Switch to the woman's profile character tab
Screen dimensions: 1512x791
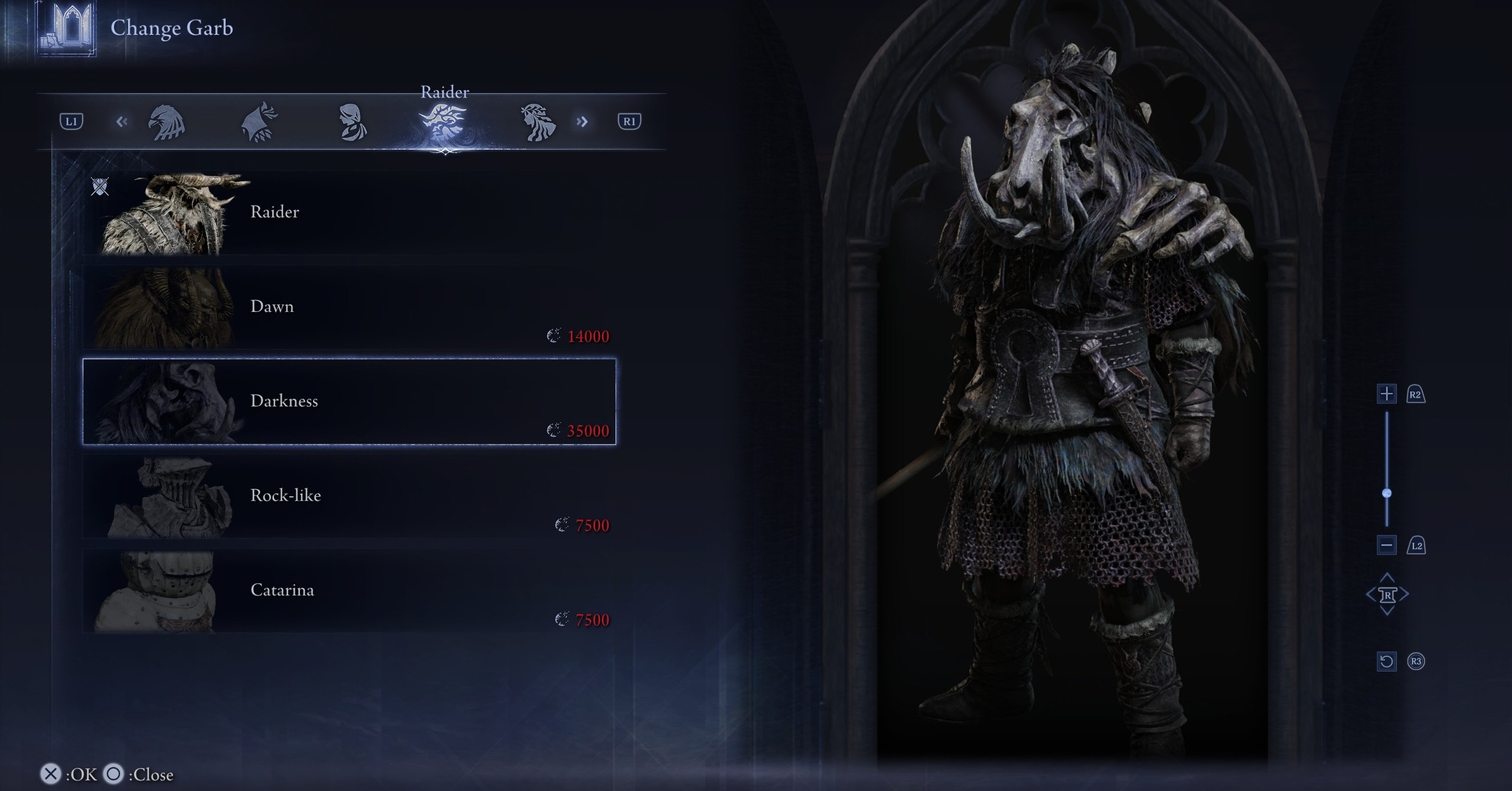point(352,122)
